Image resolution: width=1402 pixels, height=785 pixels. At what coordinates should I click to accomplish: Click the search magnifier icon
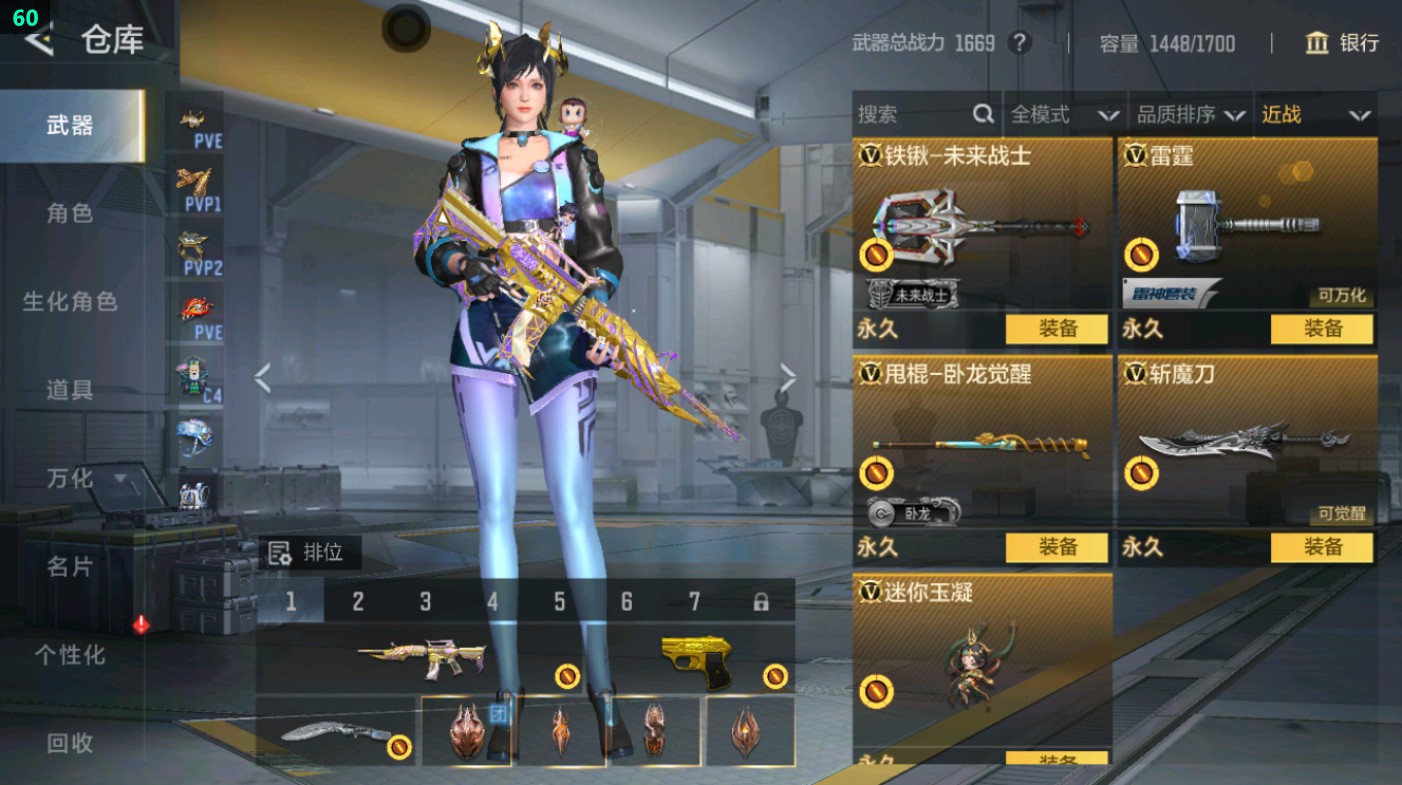click(x=985, y=114)
